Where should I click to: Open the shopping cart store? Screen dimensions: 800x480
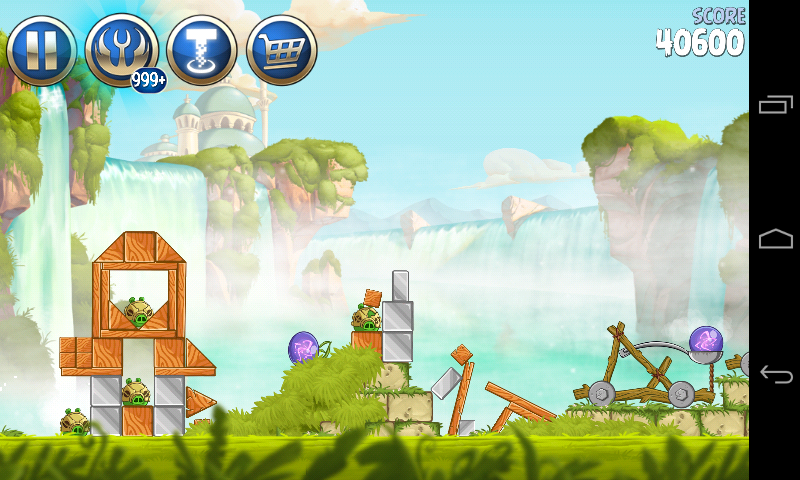281,48
